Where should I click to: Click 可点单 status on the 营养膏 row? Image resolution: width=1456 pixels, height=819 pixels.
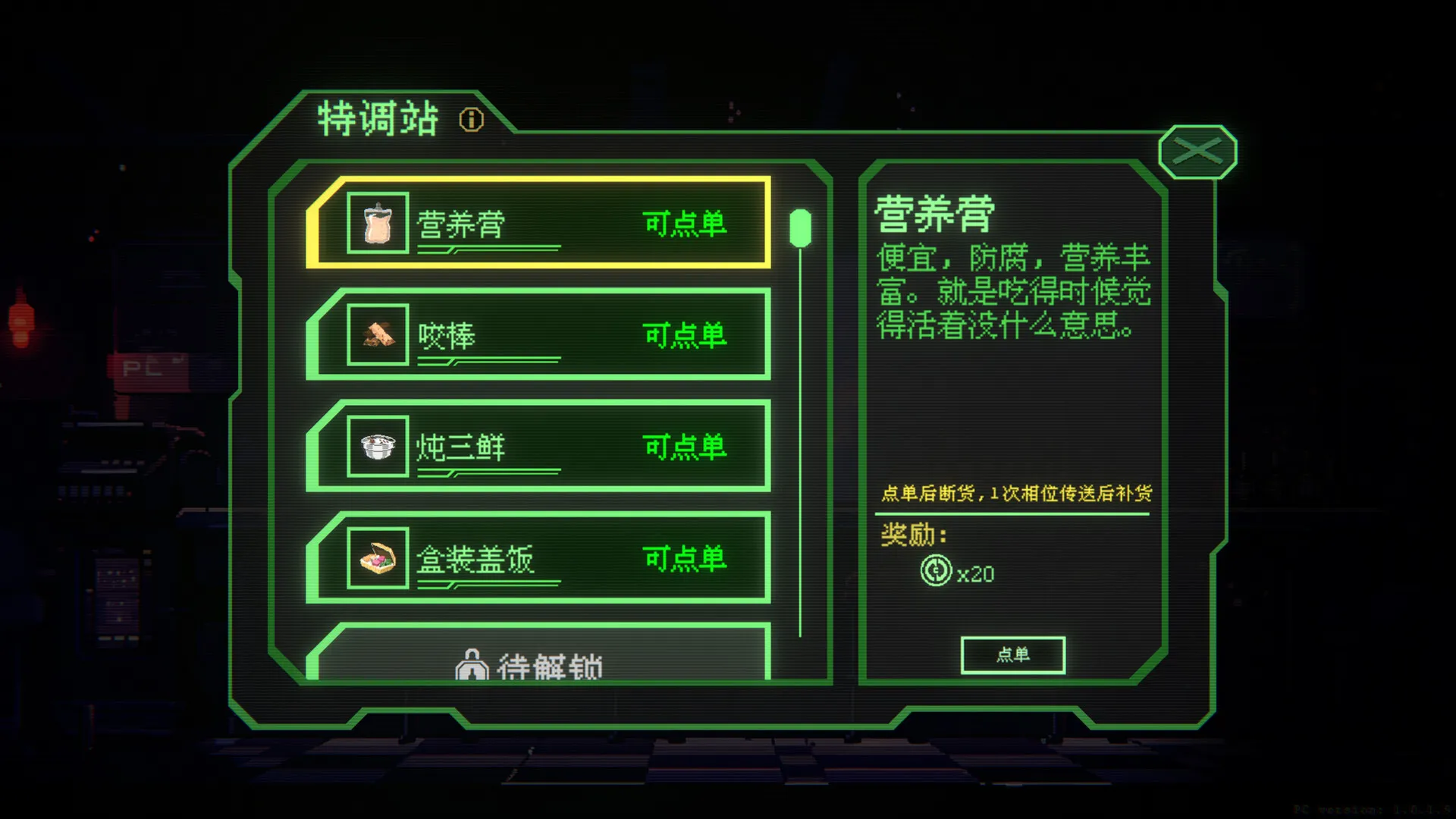685,222
